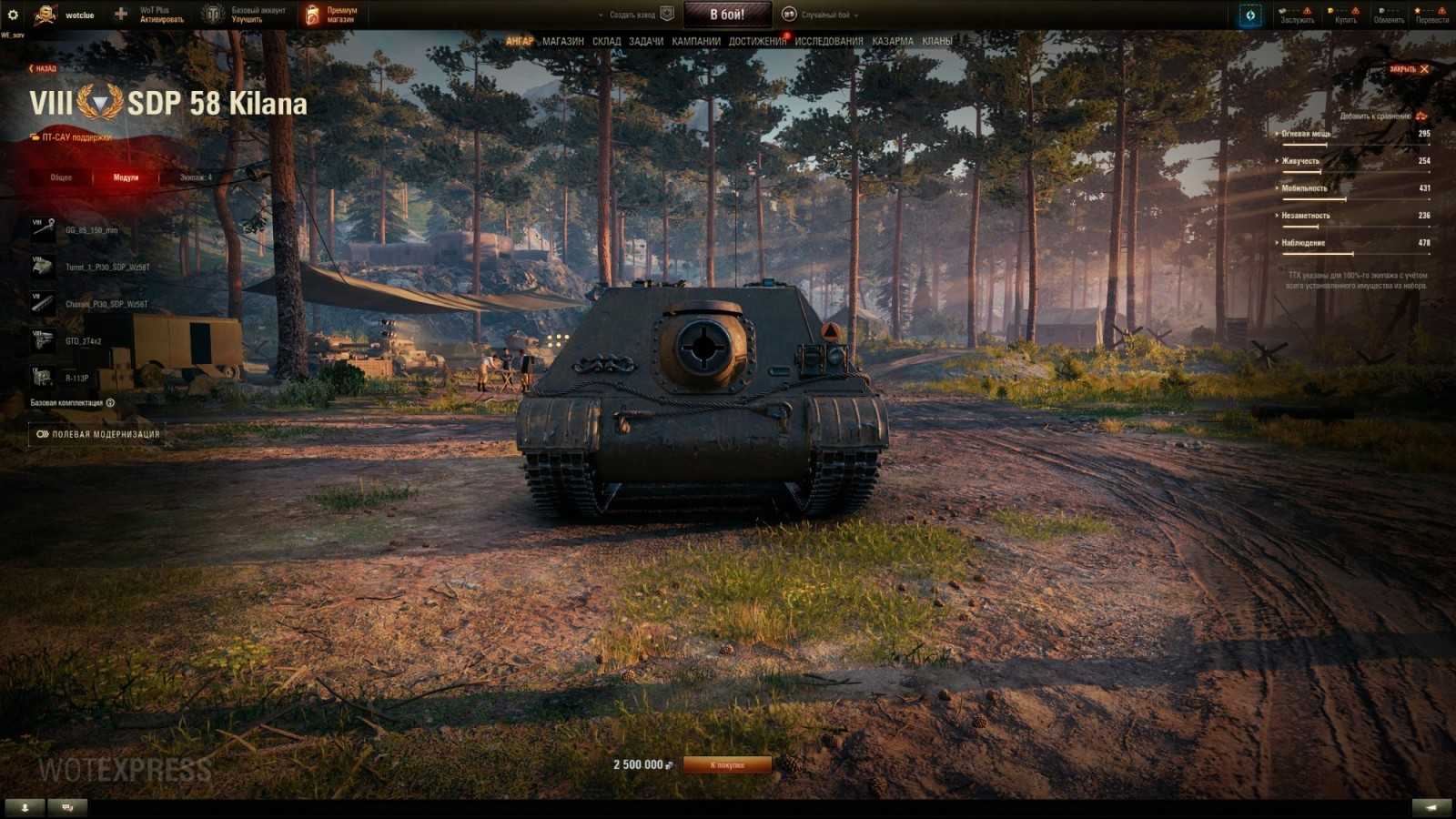Switch to the Экипаж: 4 tab

click(x=194, y=177)
